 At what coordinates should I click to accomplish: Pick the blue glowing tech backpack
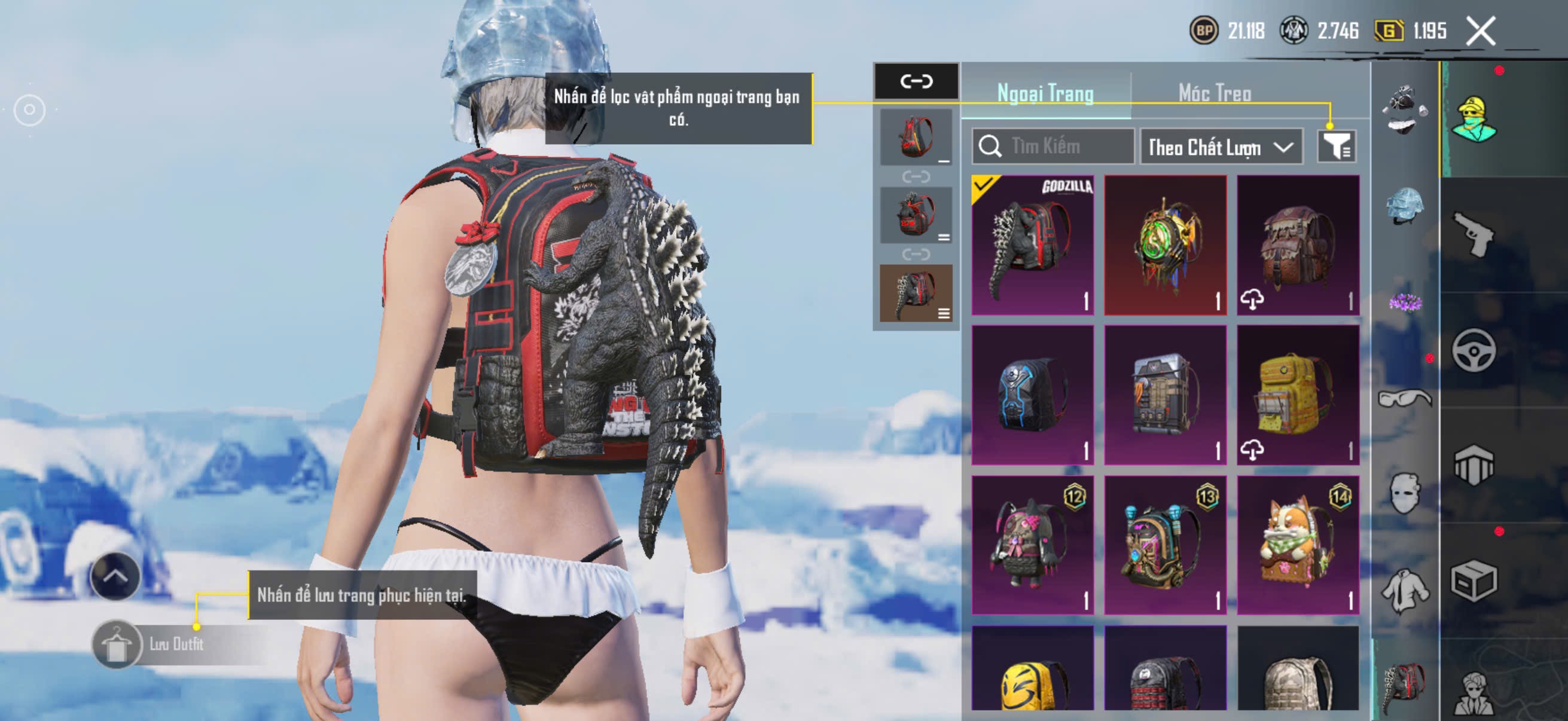point(1032,395)
